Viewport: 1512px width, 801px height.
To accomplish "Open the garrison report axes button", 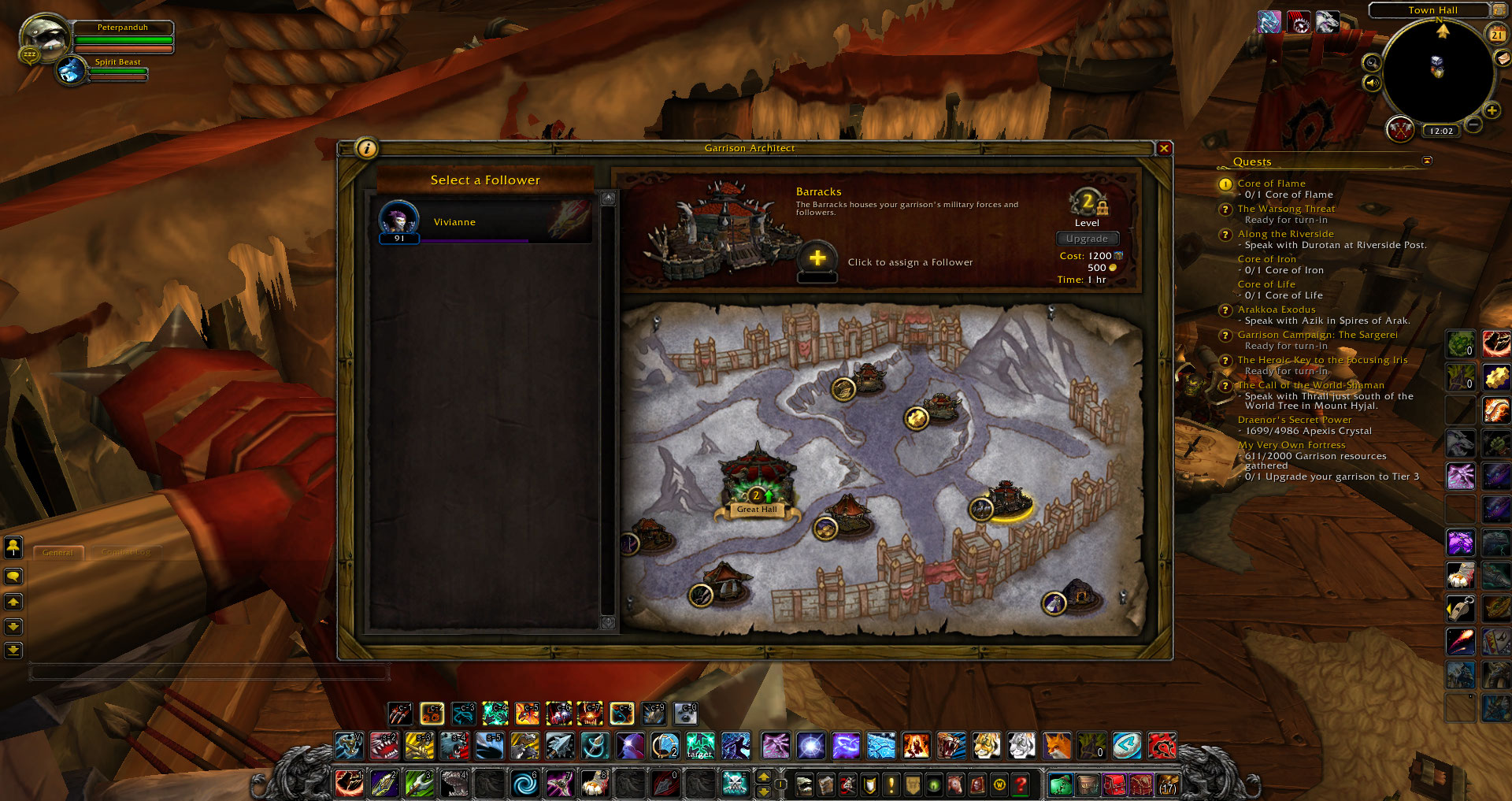I will pyautogui.click(x=1399, y=129).
